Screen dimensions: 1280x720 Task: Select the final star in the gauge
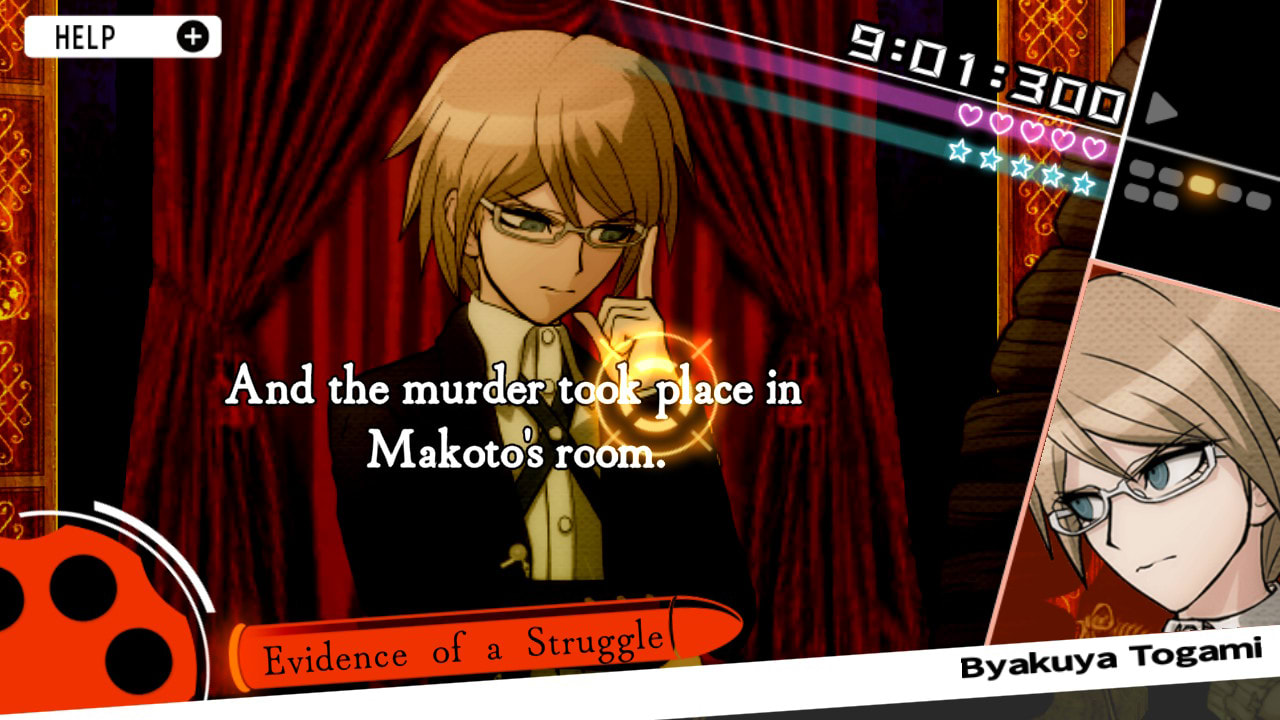click(1084, 184)
